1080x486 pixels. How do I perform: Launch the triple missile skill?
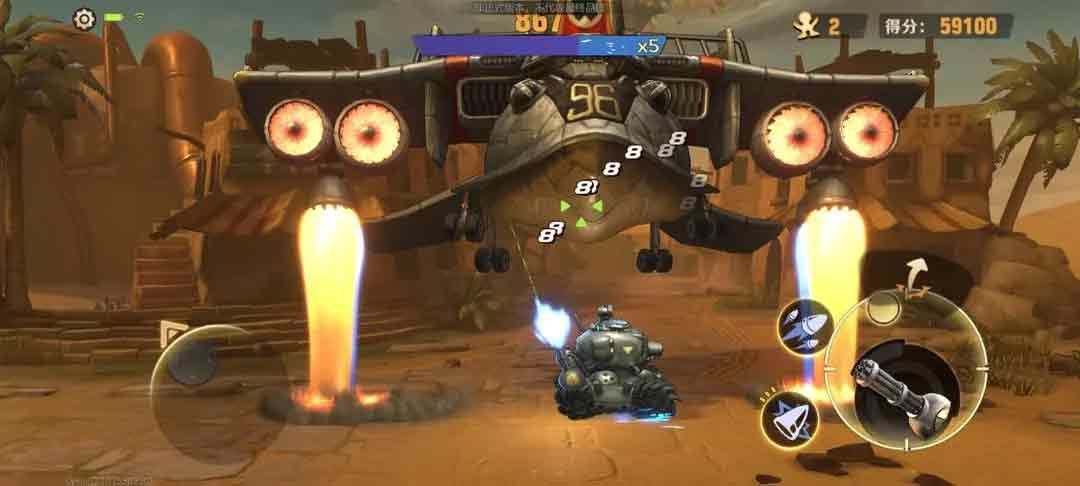coord(804,326)
